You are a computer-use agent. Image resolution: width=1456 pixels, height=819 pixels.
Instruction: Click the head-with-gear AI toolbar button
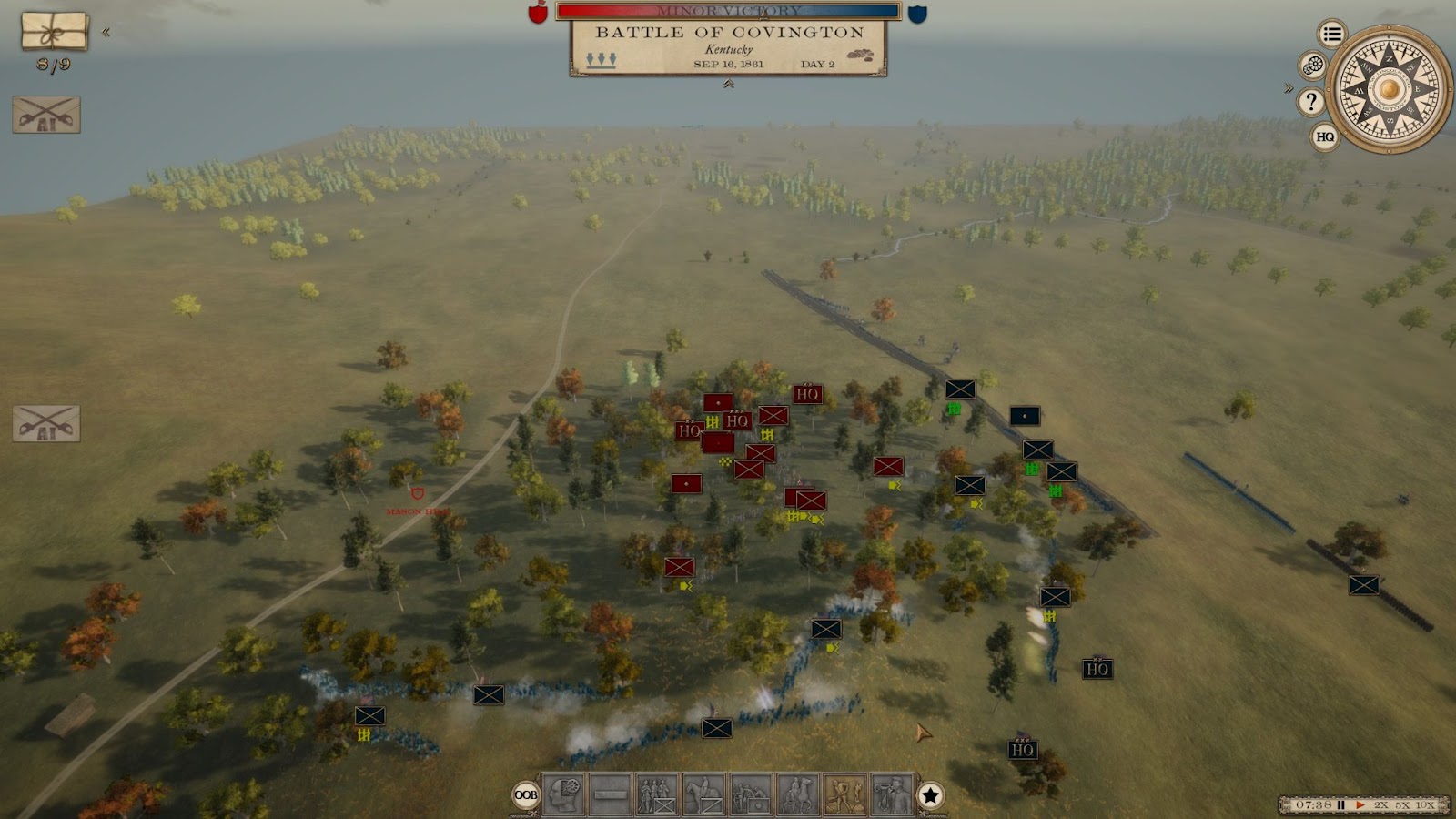point(563,795)
